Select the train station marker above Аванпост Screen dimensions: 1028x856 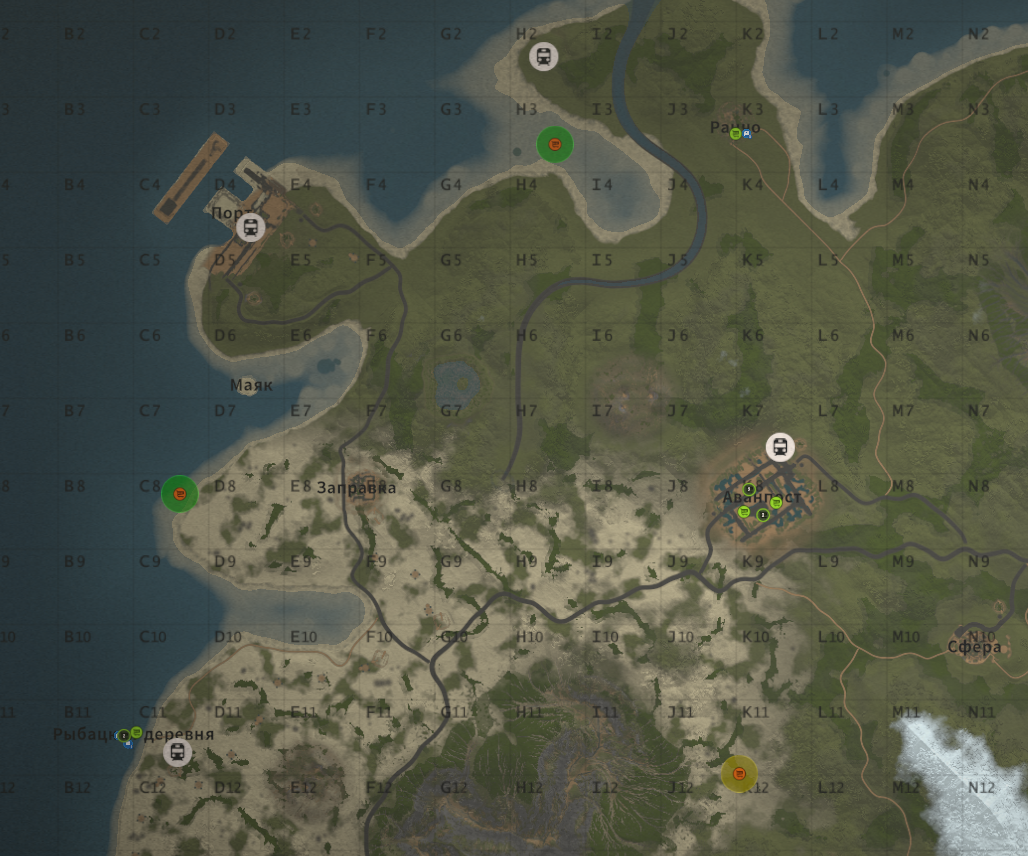(x=780, y=447)
